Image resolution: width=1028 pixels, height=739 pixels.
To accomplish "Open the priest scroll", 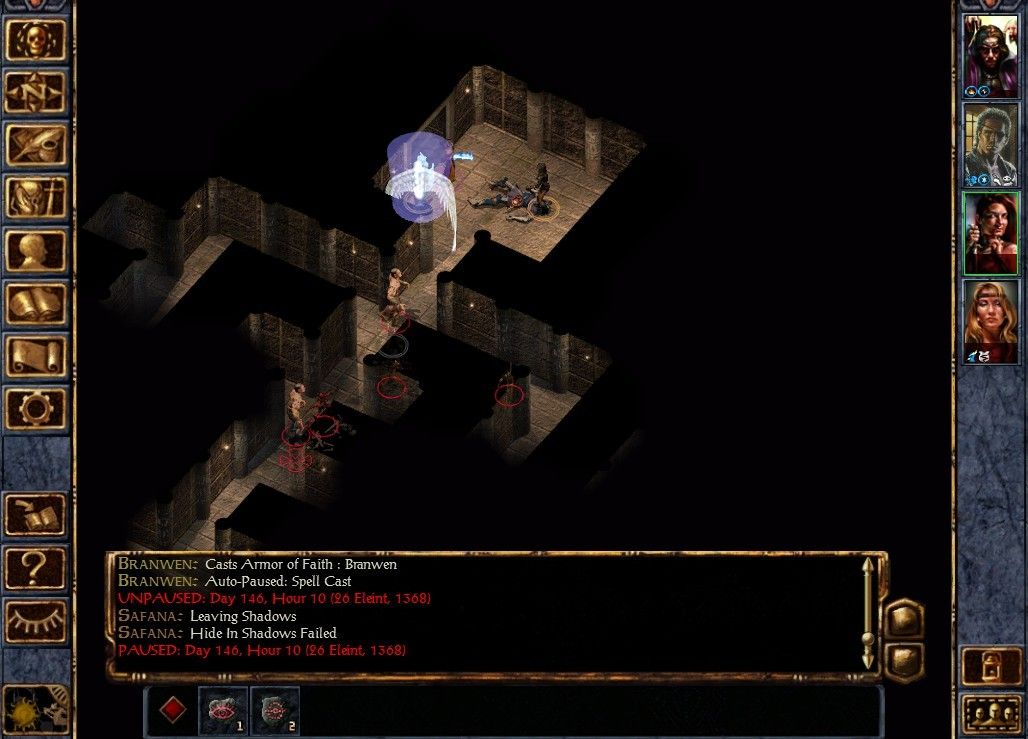I will pos(36,357).
